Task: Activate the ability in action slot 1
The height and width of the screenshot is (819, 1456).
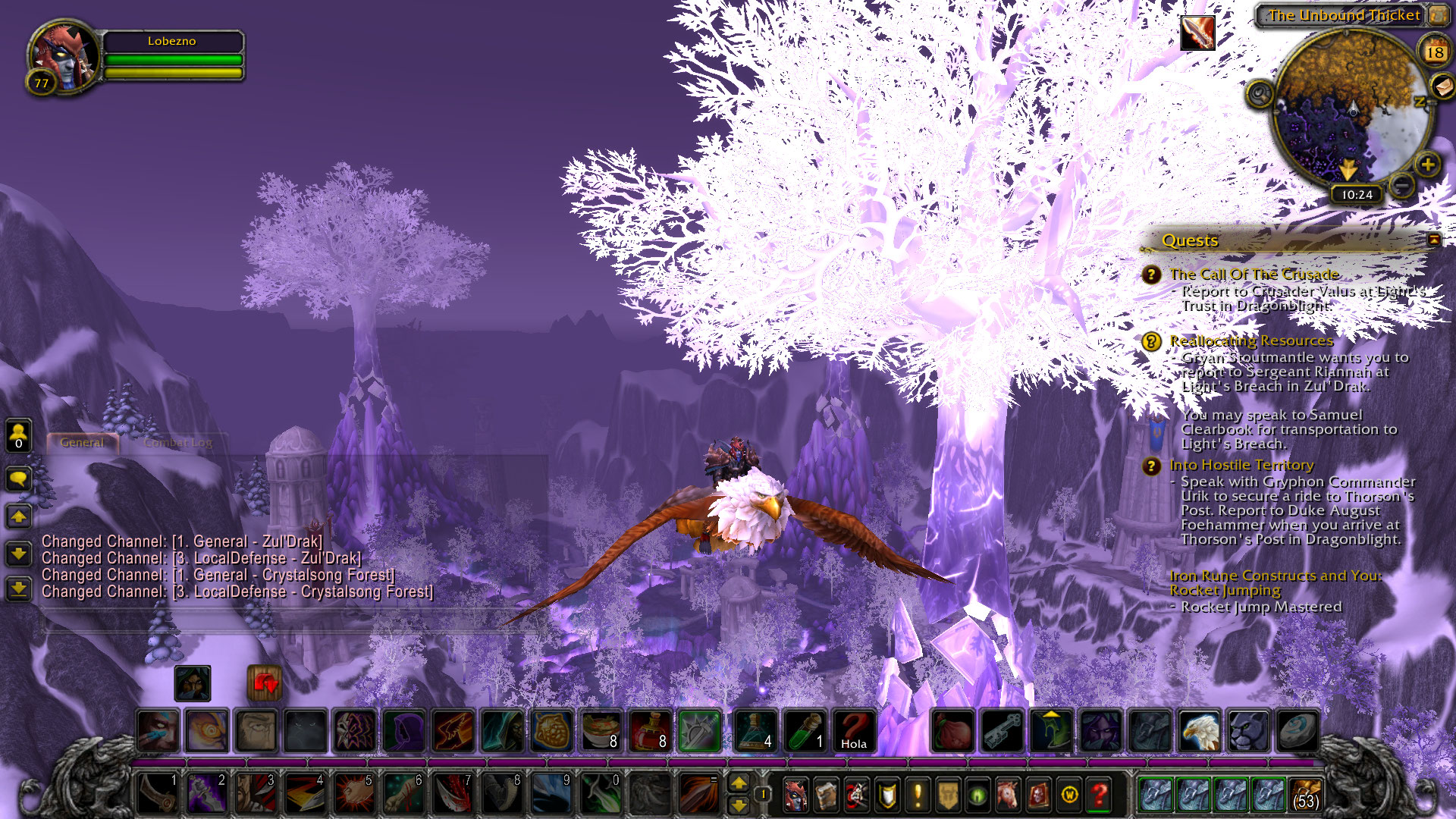Action: (x=158, y=793)
